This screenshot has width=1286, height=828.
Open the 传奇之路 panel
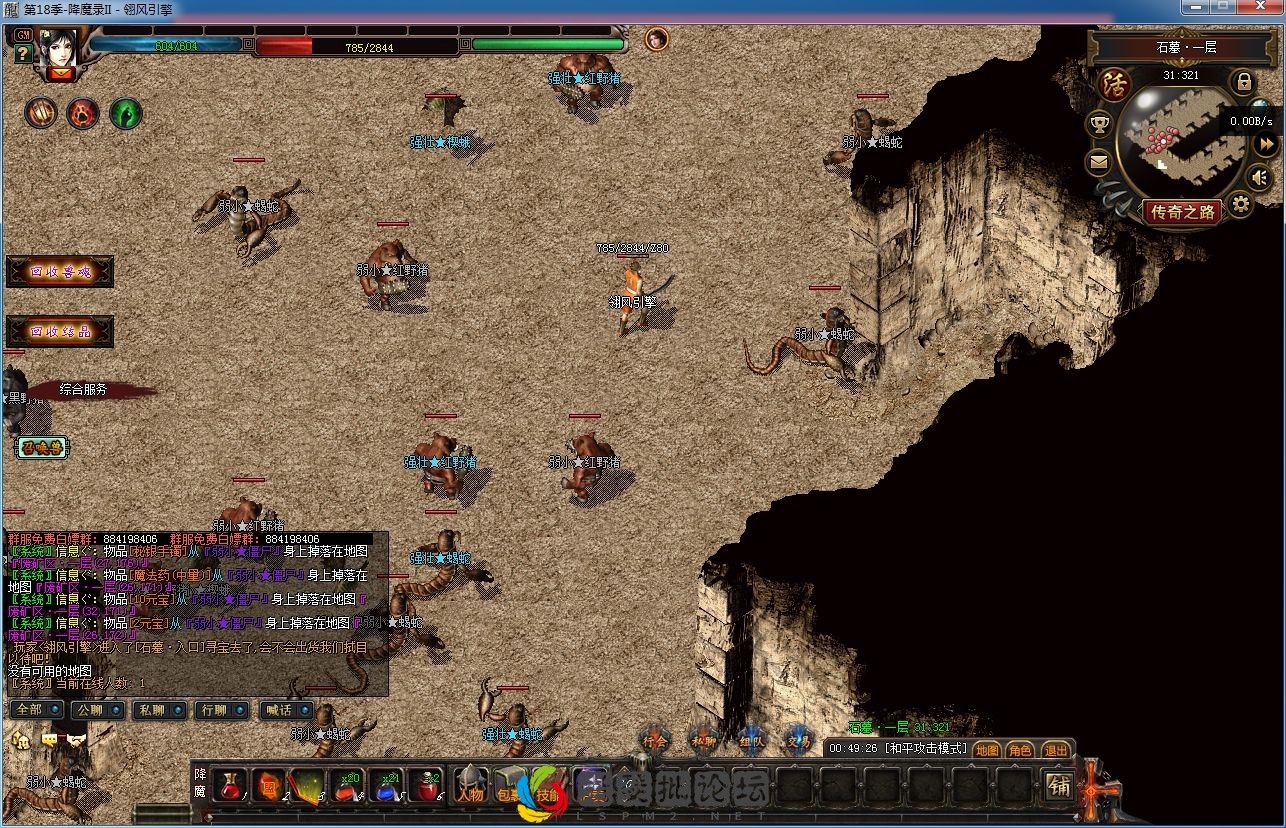pyautogui.click(x=1182, y=212)
